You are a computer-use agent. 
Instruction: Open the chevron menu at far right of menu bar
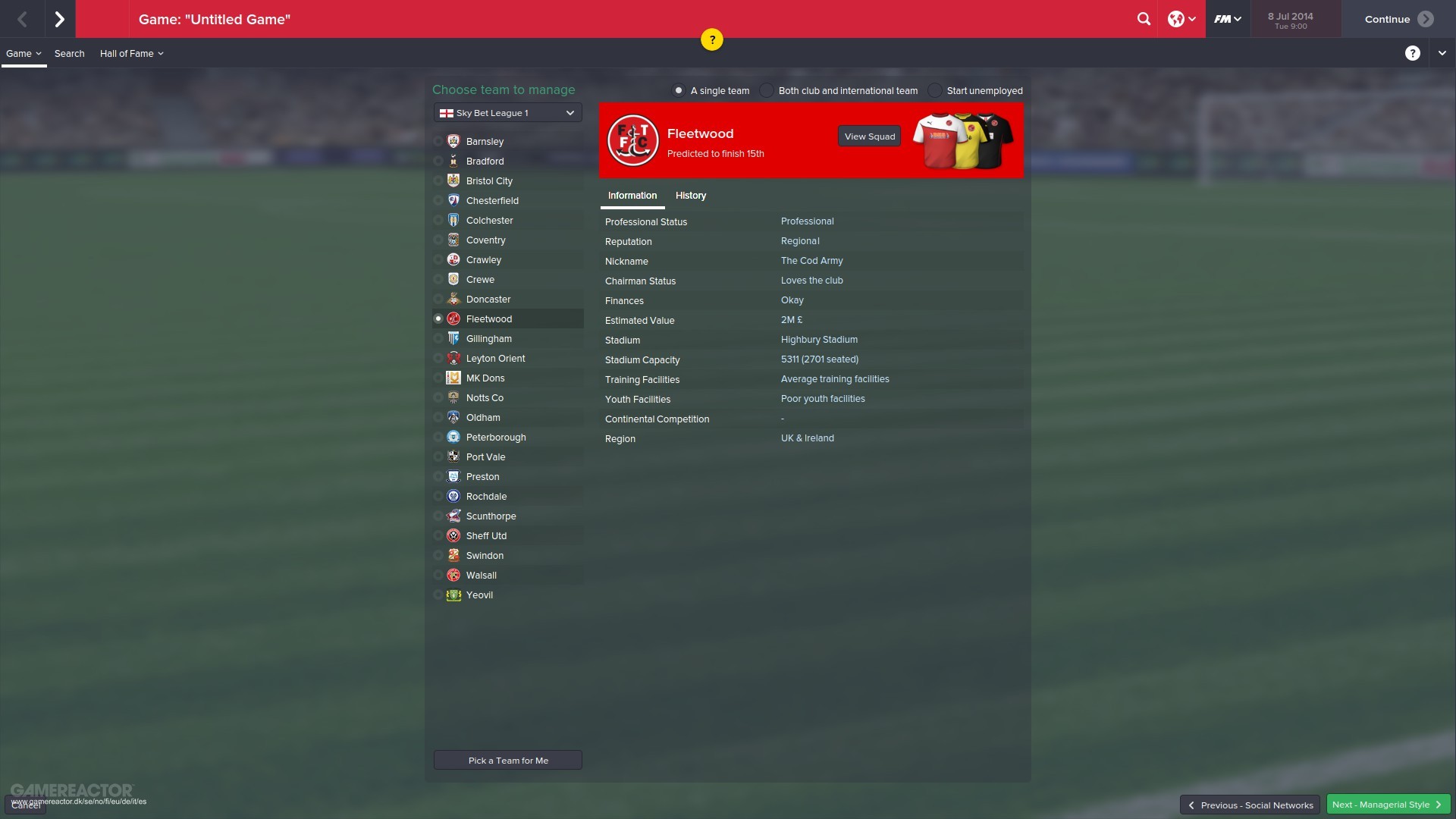pyautogui.click(x=1441, y=53)
